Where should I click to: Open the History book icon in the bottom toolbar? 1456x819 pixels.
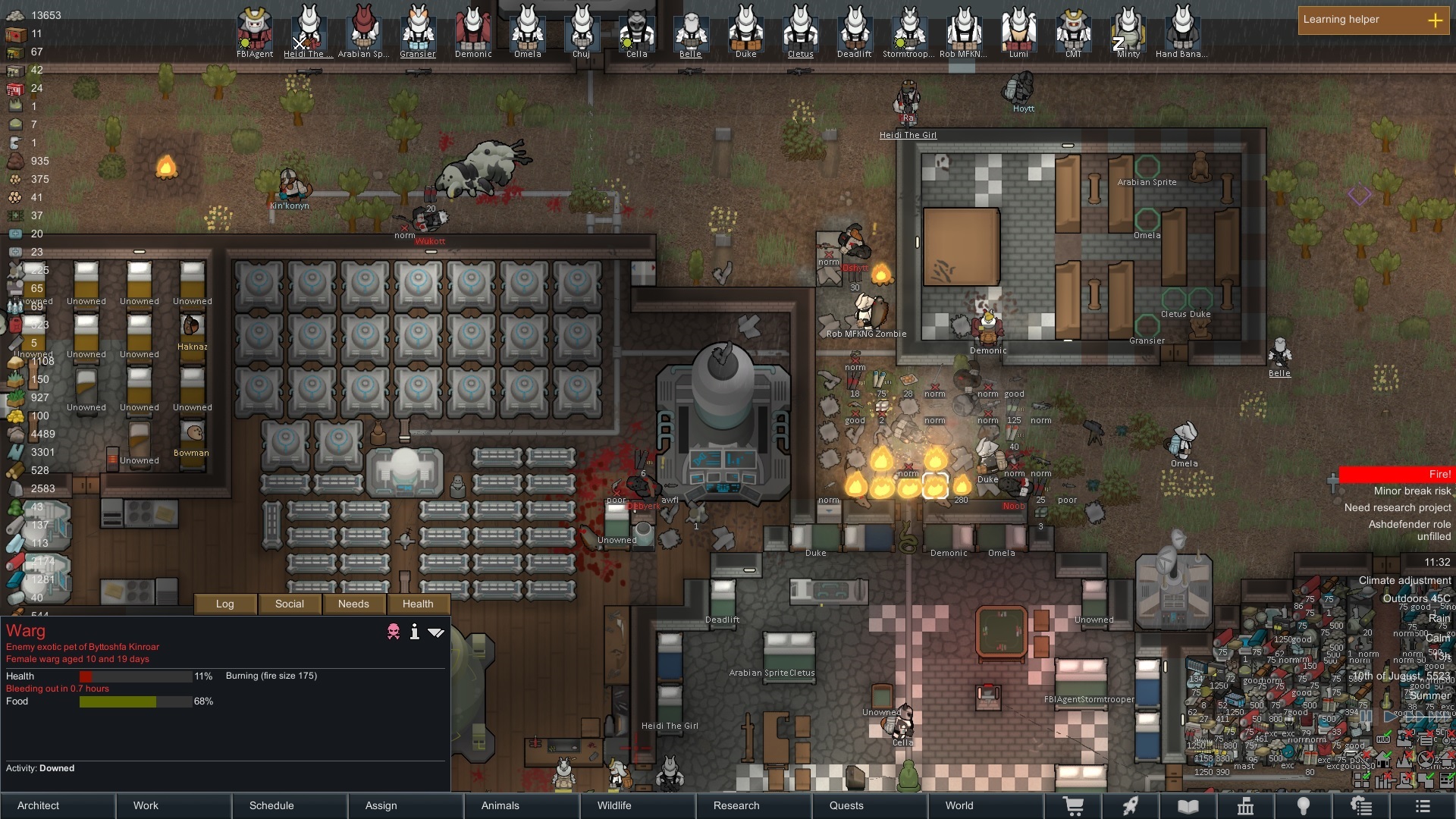[1188, 806]
